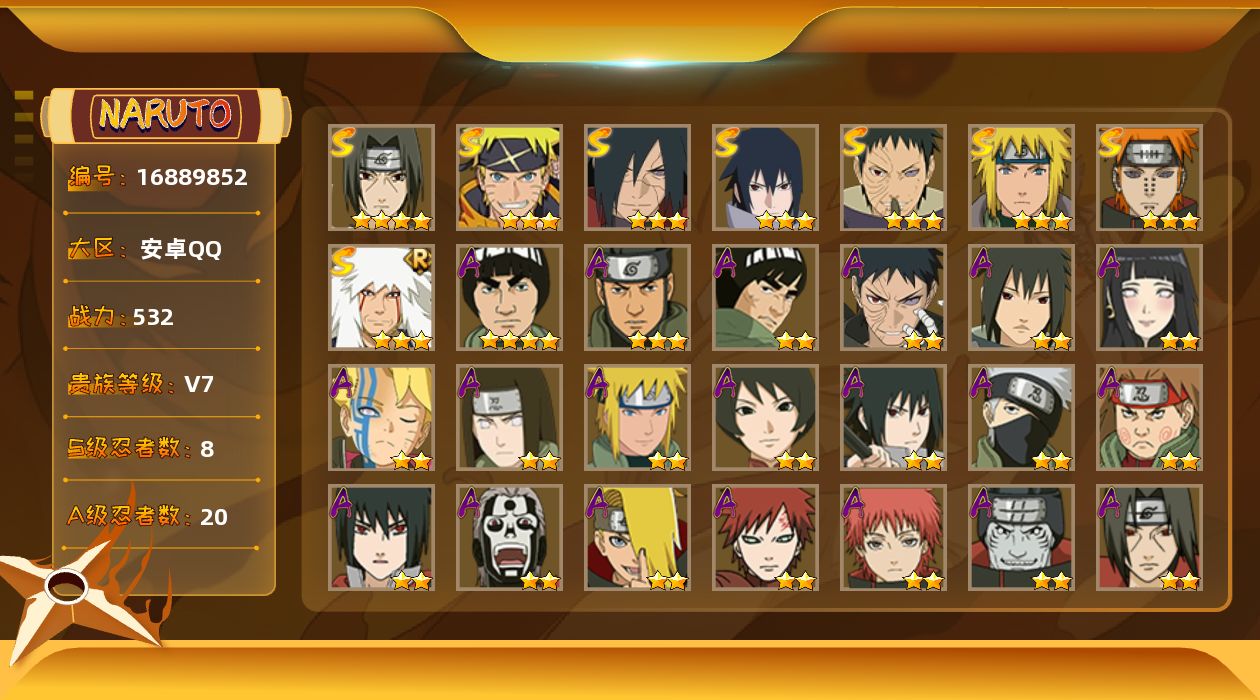1260x700 pixels.
Task: Choose the S-rank Naruto character tile
Action: click(509, 178)
